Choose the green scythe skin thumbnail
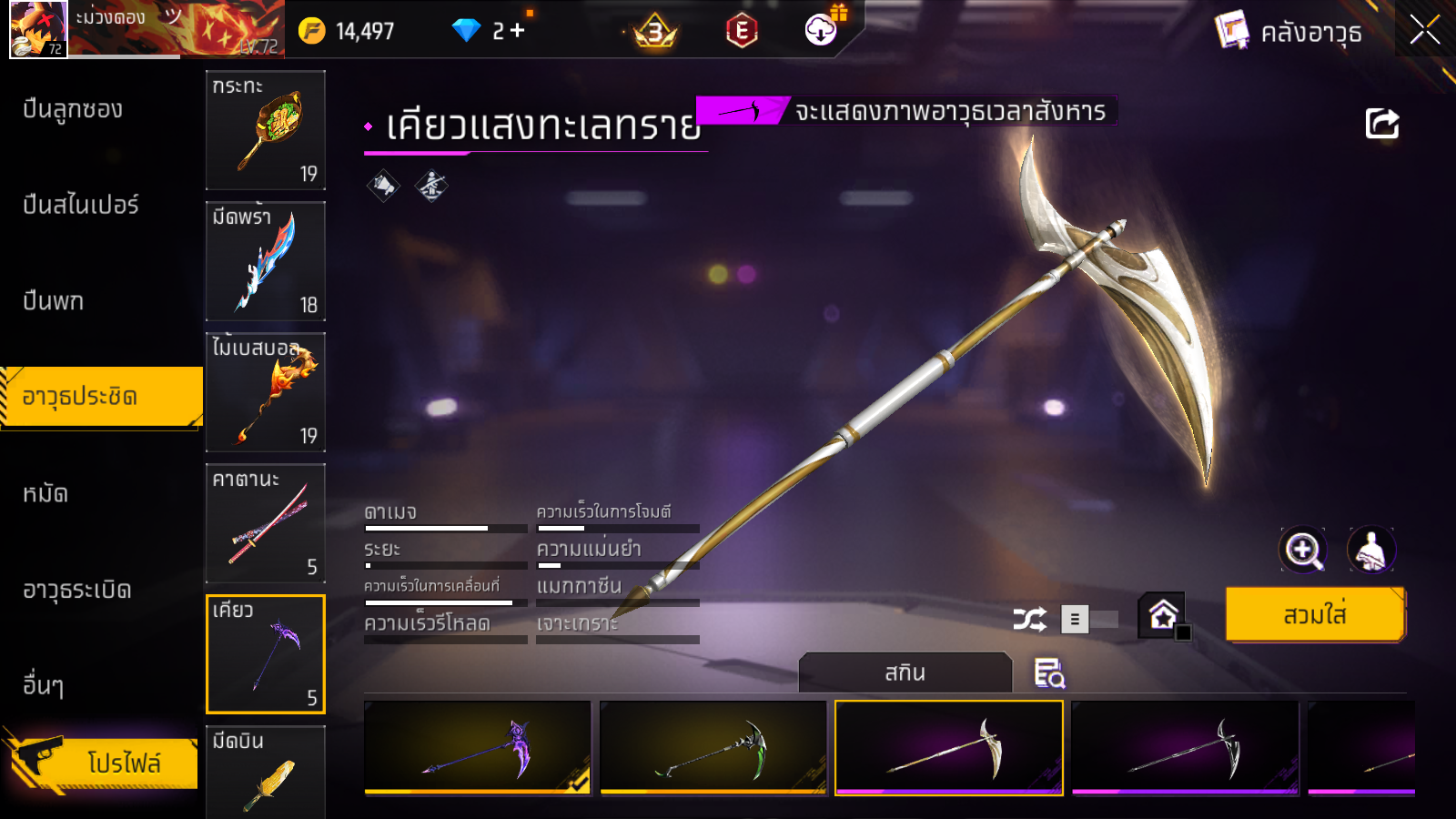 [713, 748]
